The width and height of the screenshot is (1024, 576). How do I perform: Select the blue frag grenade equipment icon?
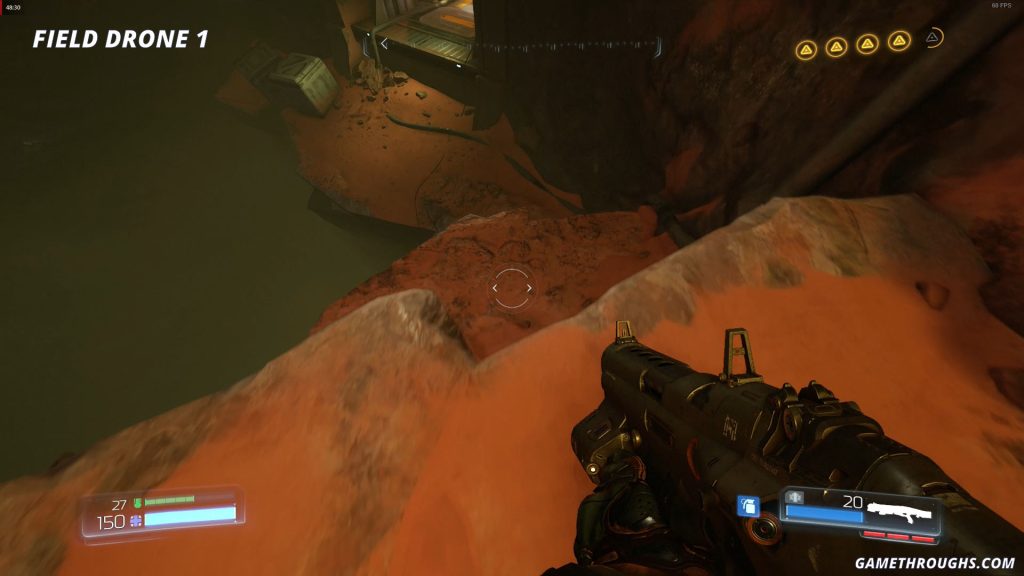tap(748, 506)
